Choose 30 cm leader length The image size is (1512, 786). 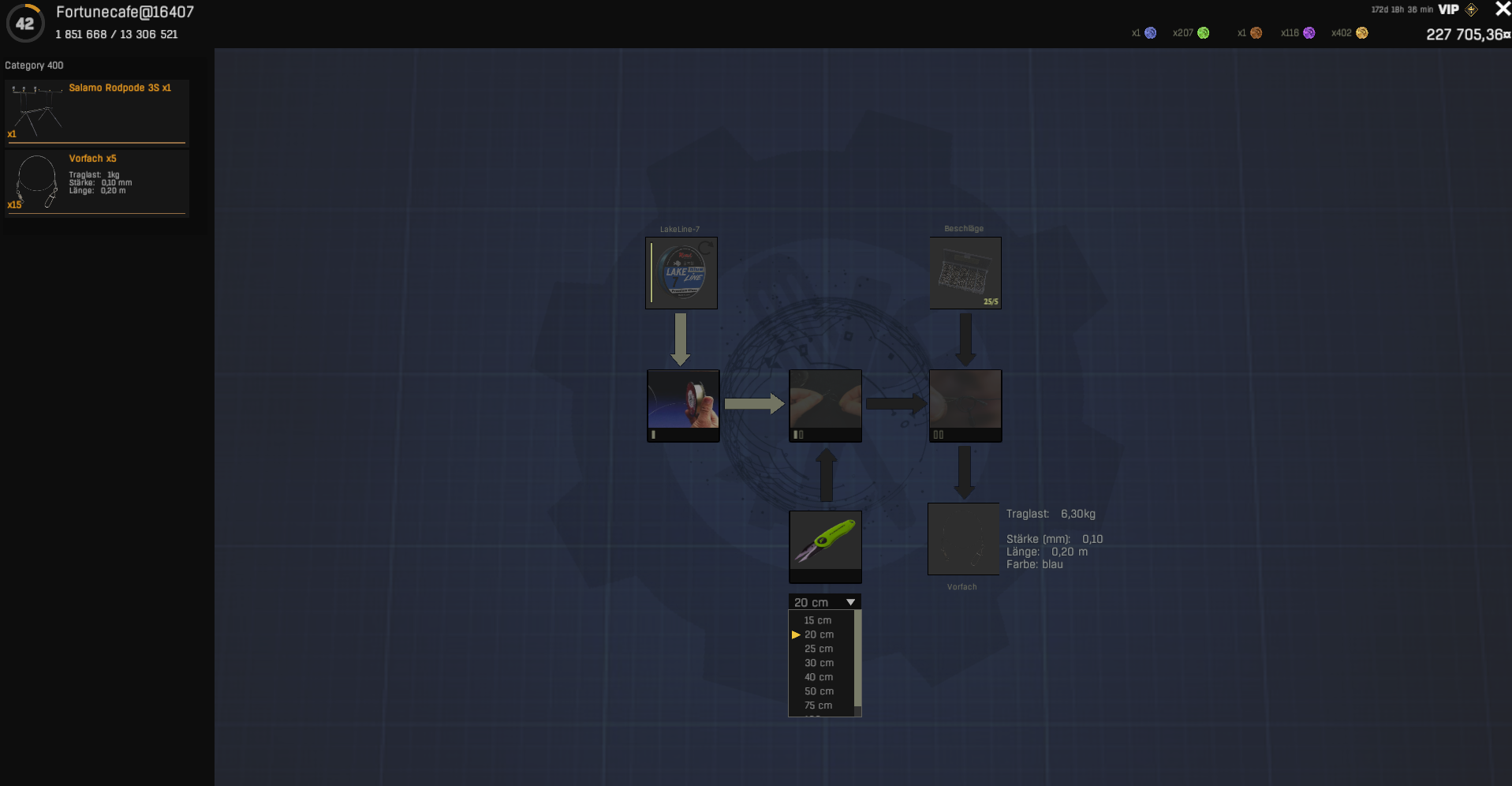pos(819,663)
